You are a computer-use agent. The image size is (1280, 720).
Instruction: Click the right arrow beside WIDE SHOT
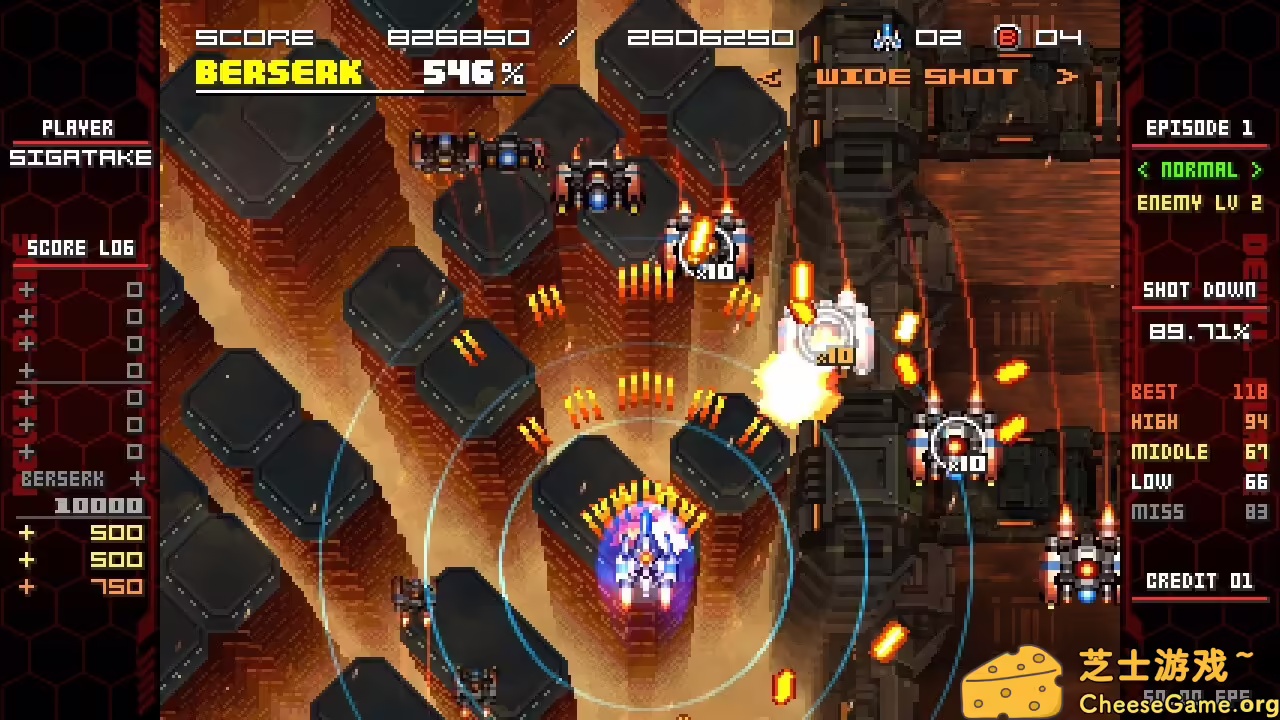coord(1066,78)
